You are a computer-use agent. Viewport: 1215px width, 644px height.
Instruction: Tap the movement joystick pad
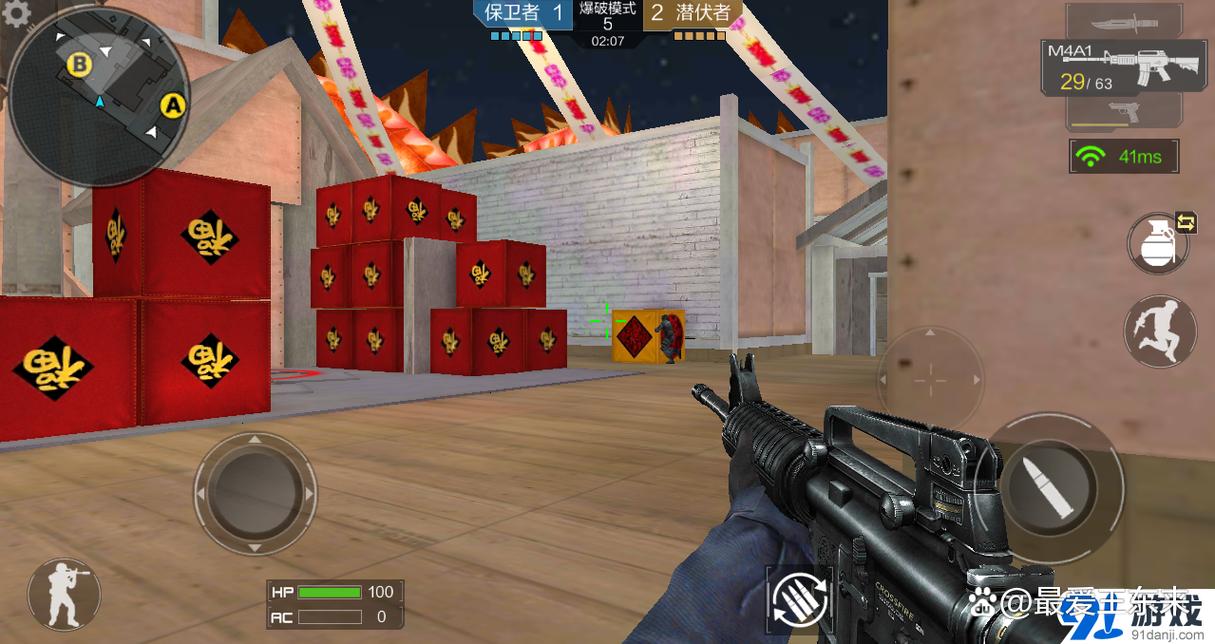pyautogui.click(x=254, y=493)
